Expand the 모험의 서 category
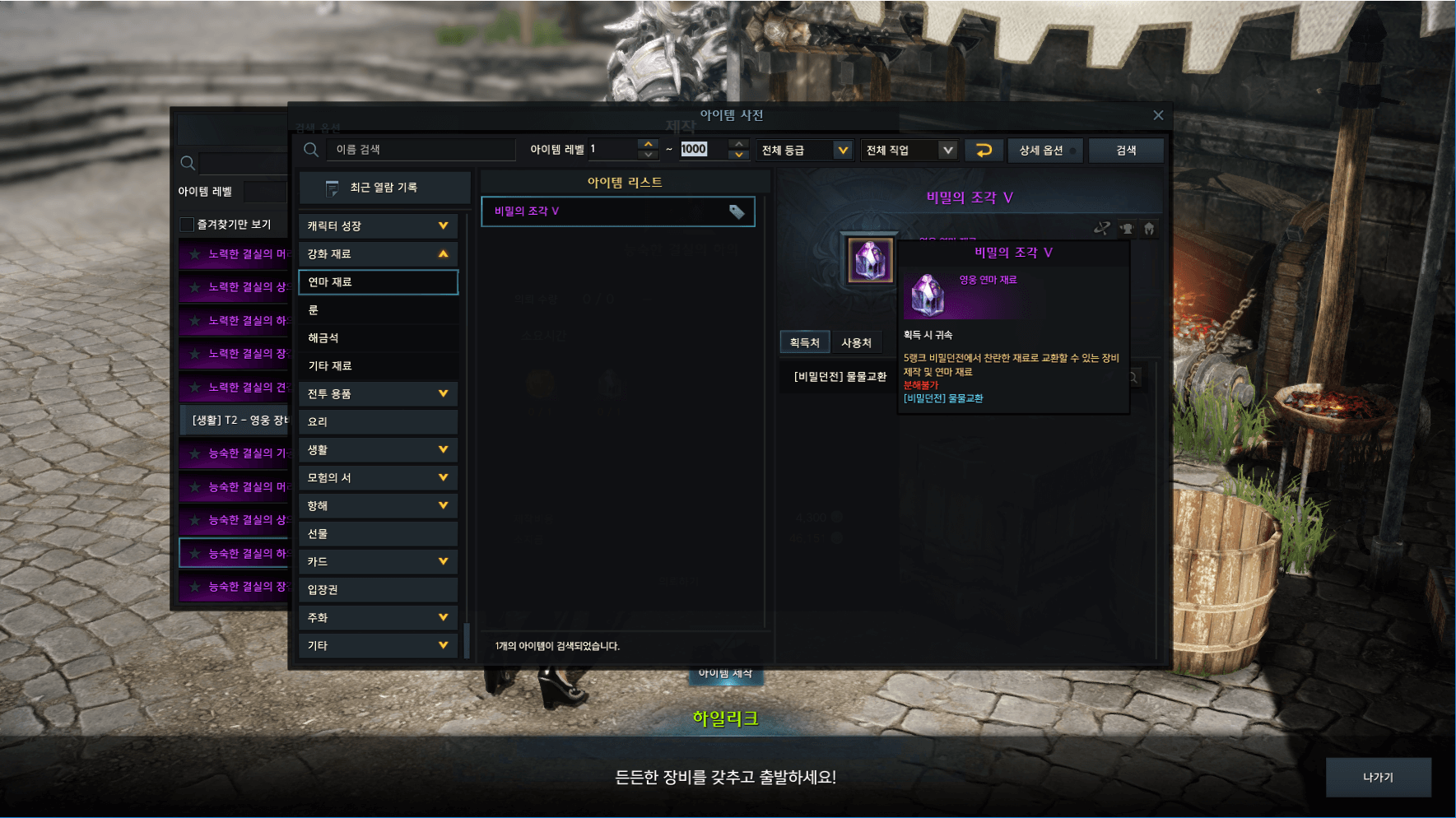Viewport: 1456px width, 818px height. [378, 477]
